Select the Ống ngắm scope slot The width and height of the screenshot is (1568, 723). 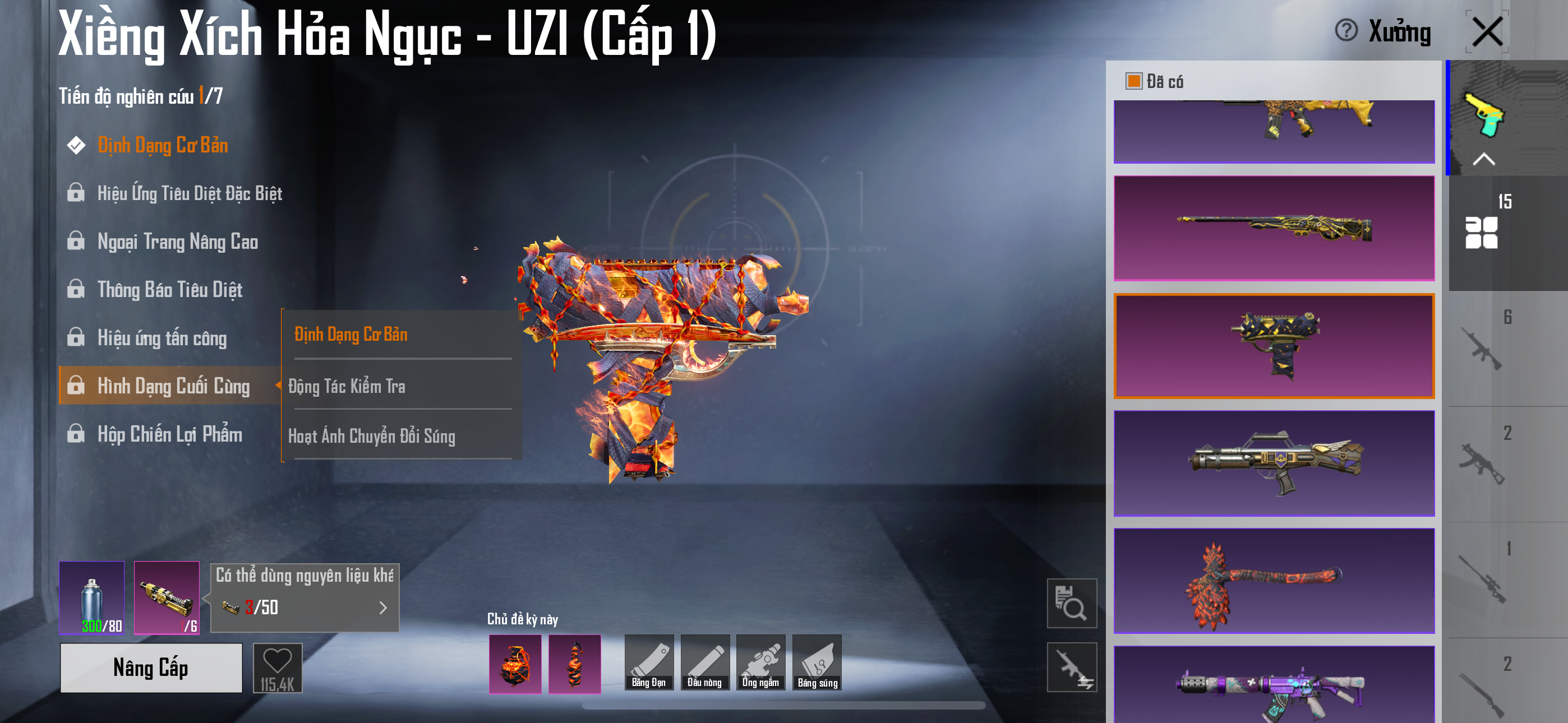point(760,662)
